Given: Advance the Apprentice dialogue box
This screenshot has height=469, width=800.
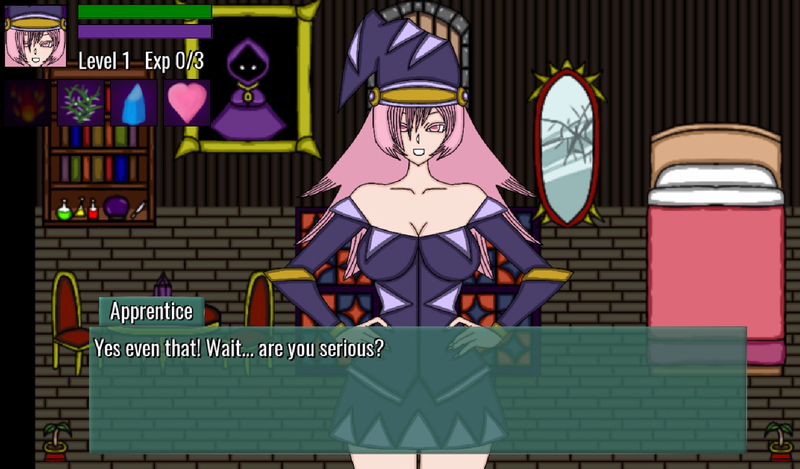Looking at the screenshot, I should 417,388.
